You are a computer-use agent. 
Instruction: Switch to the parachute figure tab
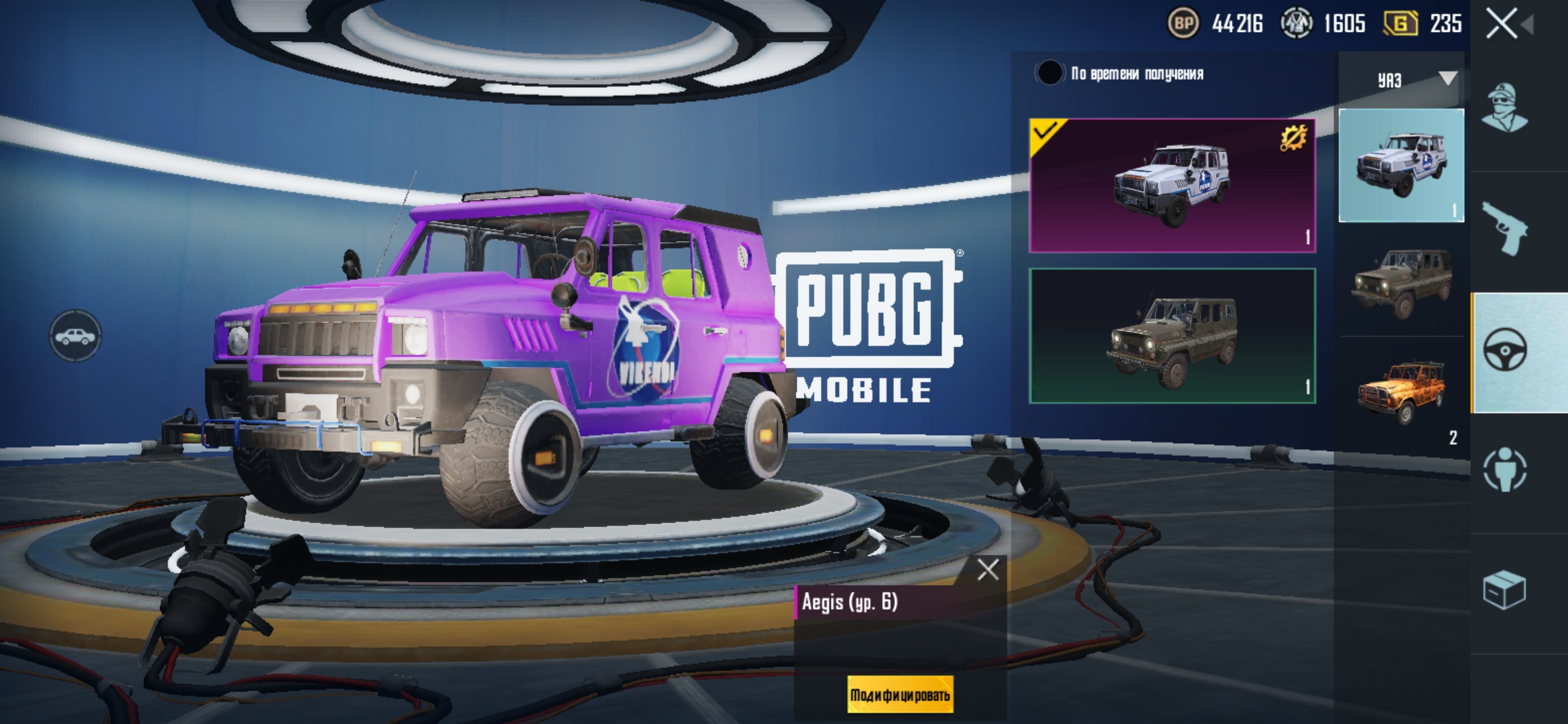(x=1504, y=470)
